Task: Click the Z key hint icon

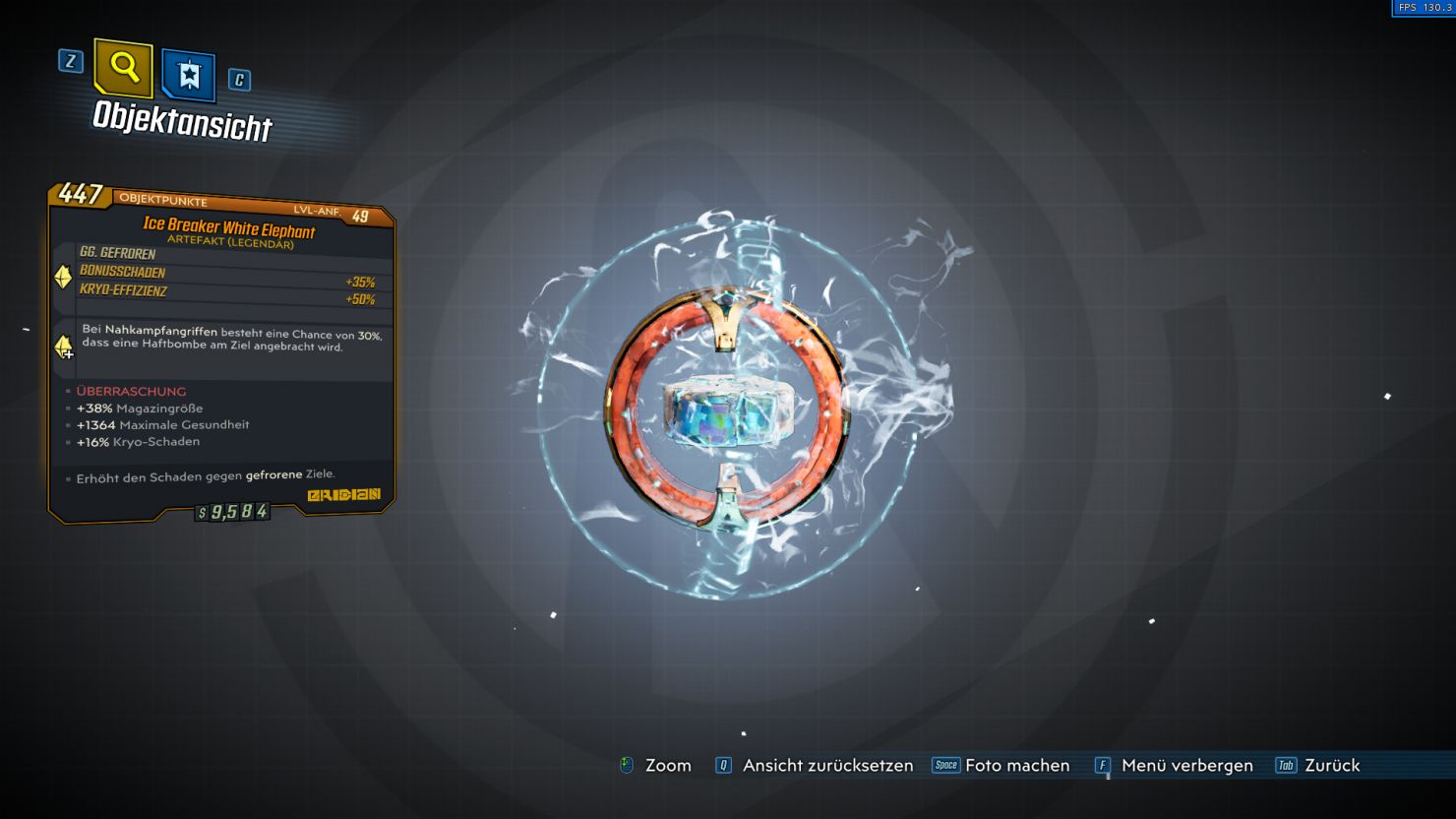Action: click(69, 62)
